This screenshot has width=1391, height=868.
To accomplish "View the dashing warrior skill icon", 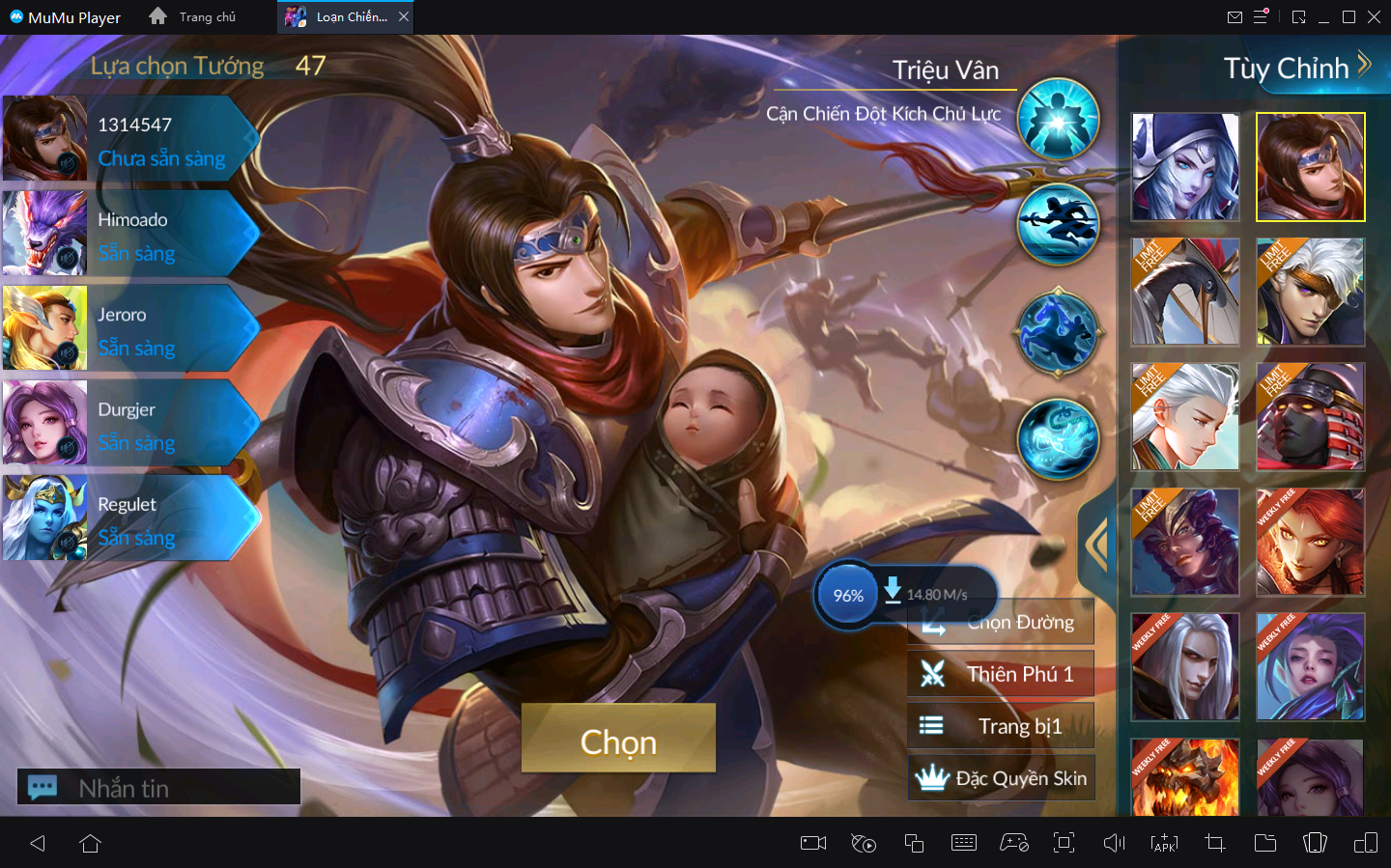I will coord(1059,225).
